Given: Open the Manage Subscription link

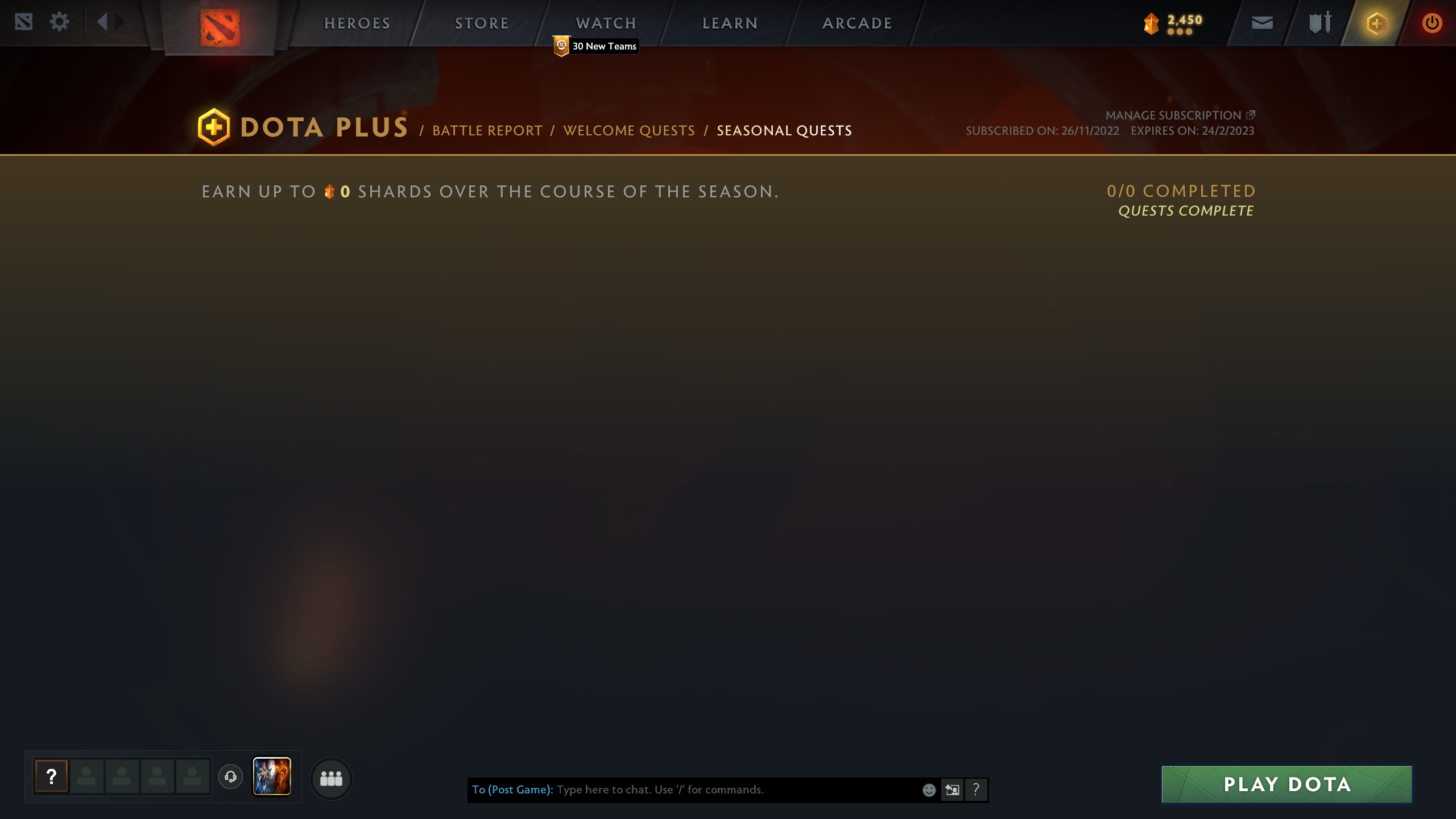Looking at the screenshot, I should [1173, 115].
